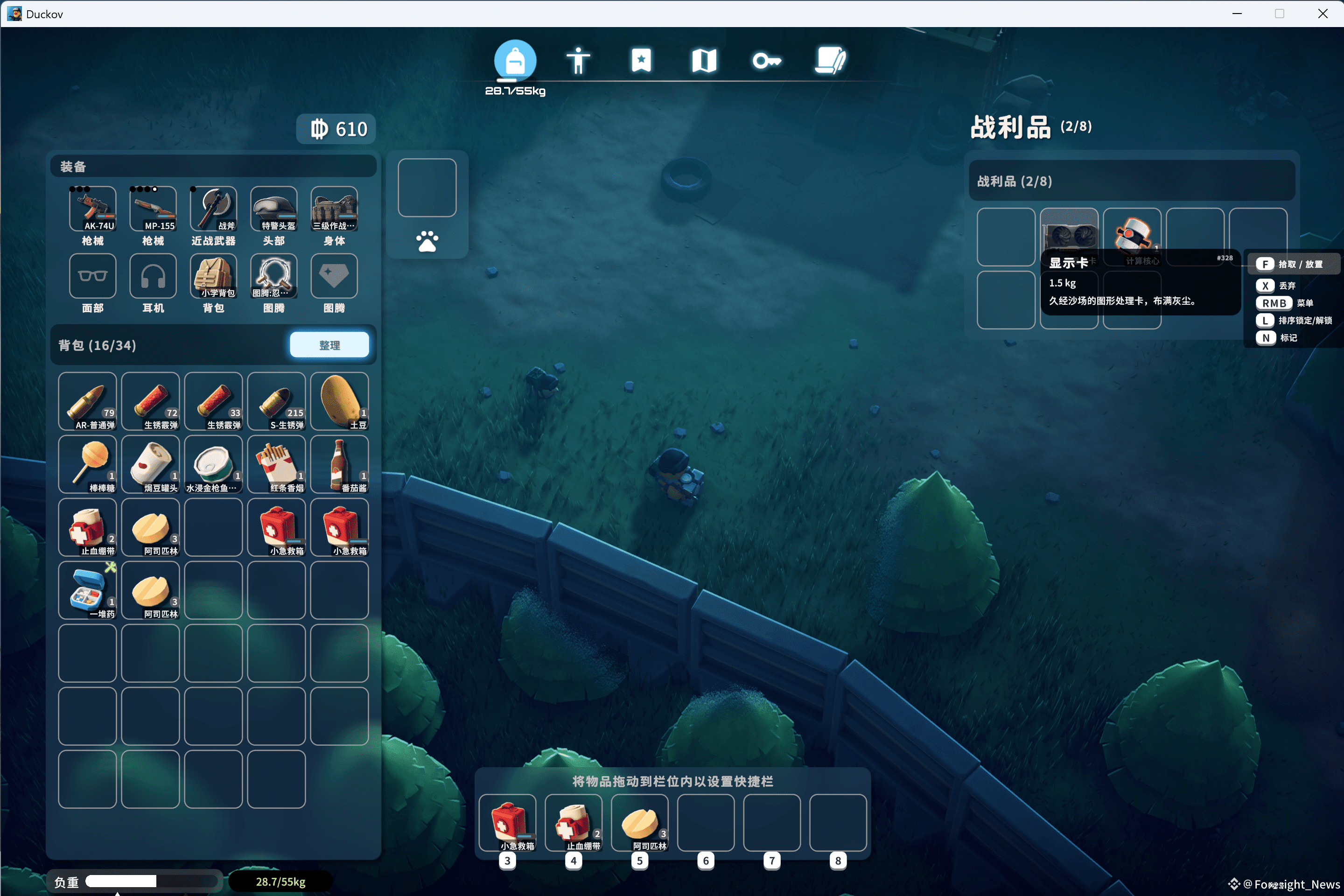Switch to the character stats tab

578,60
